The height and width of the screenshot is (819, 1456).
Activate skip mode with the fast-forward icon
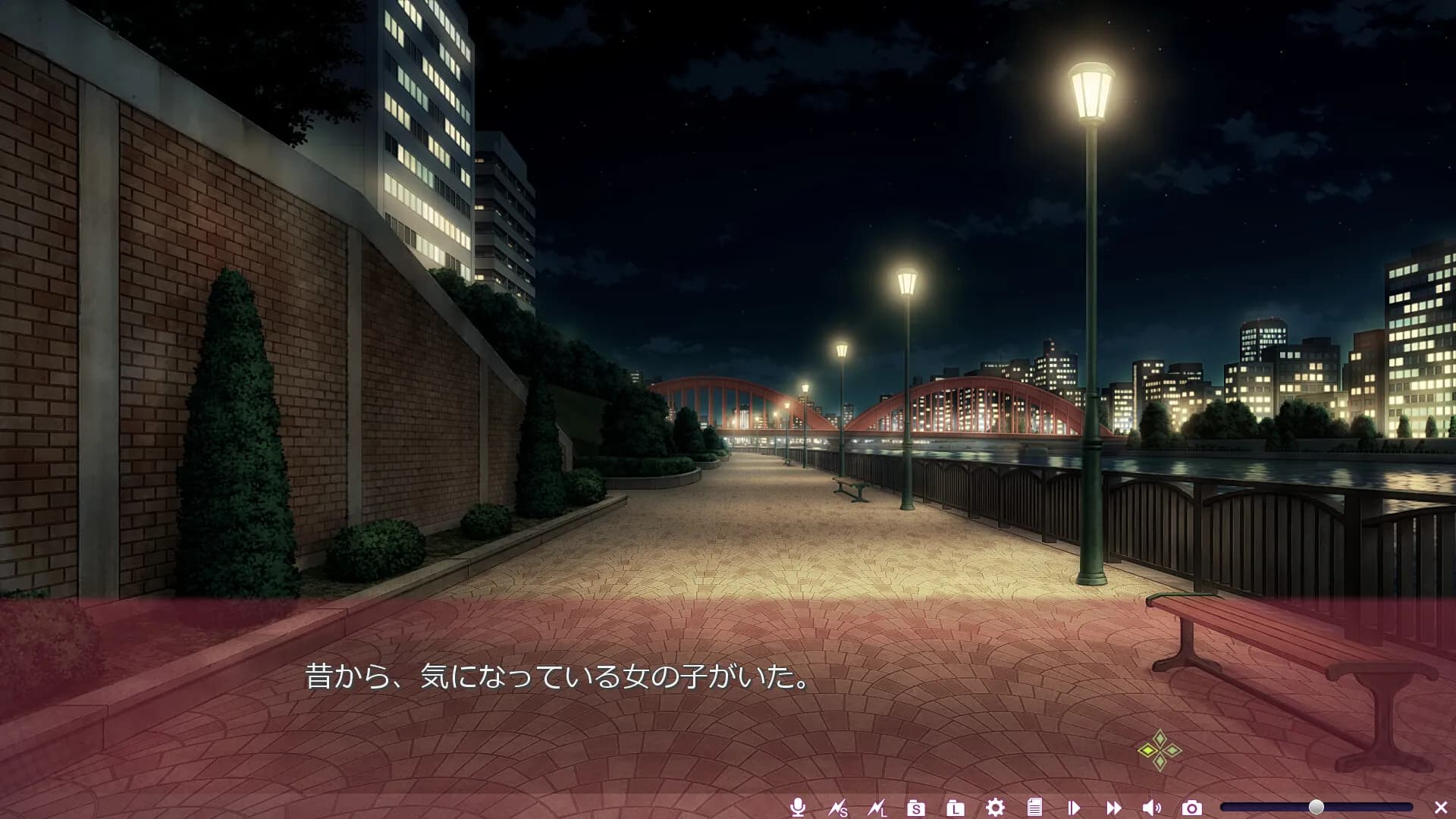pyautogui.click(x=1114, y=809)
